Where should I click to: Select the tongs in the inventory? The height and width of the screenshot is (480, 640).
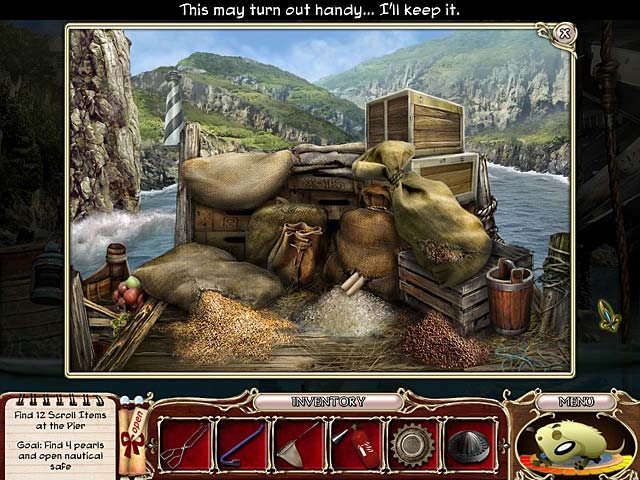point(185,442)
